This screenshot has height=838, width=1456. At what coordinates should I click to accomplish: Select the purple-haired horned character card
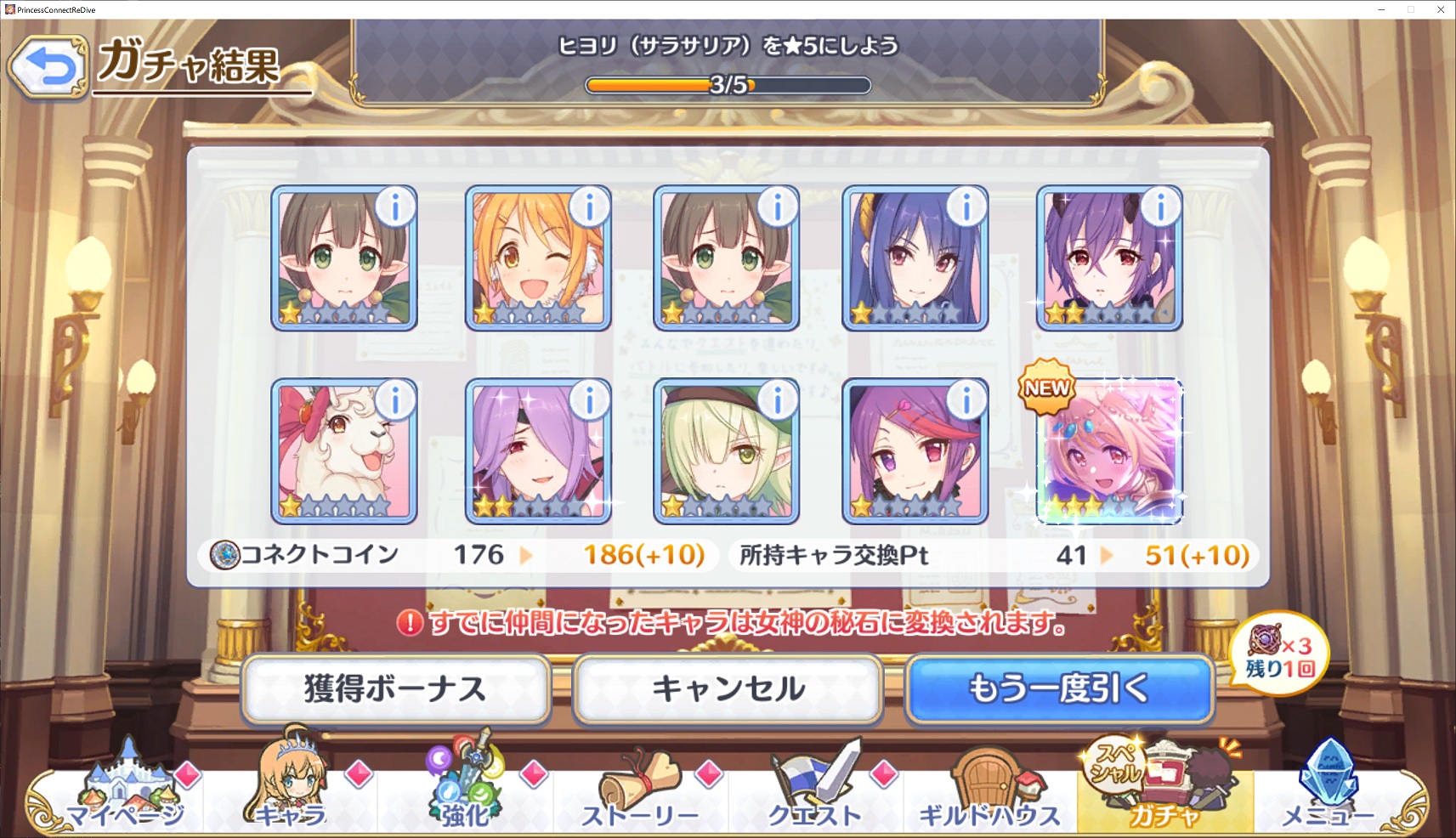[x=1109, y=258]
